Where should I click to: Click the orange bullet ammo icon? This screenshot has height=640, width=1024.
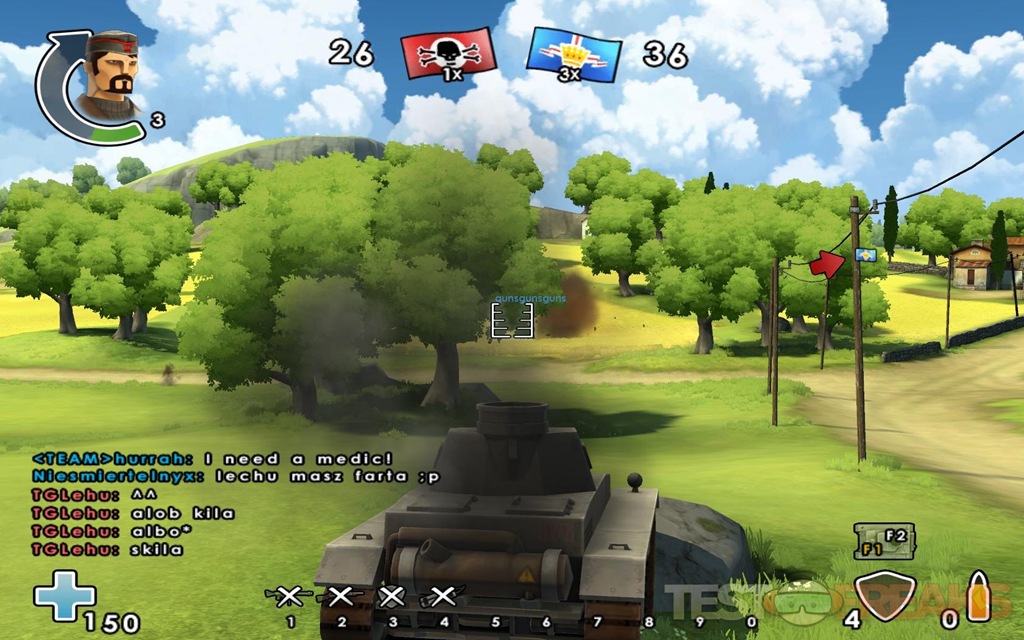click(977, 597)
